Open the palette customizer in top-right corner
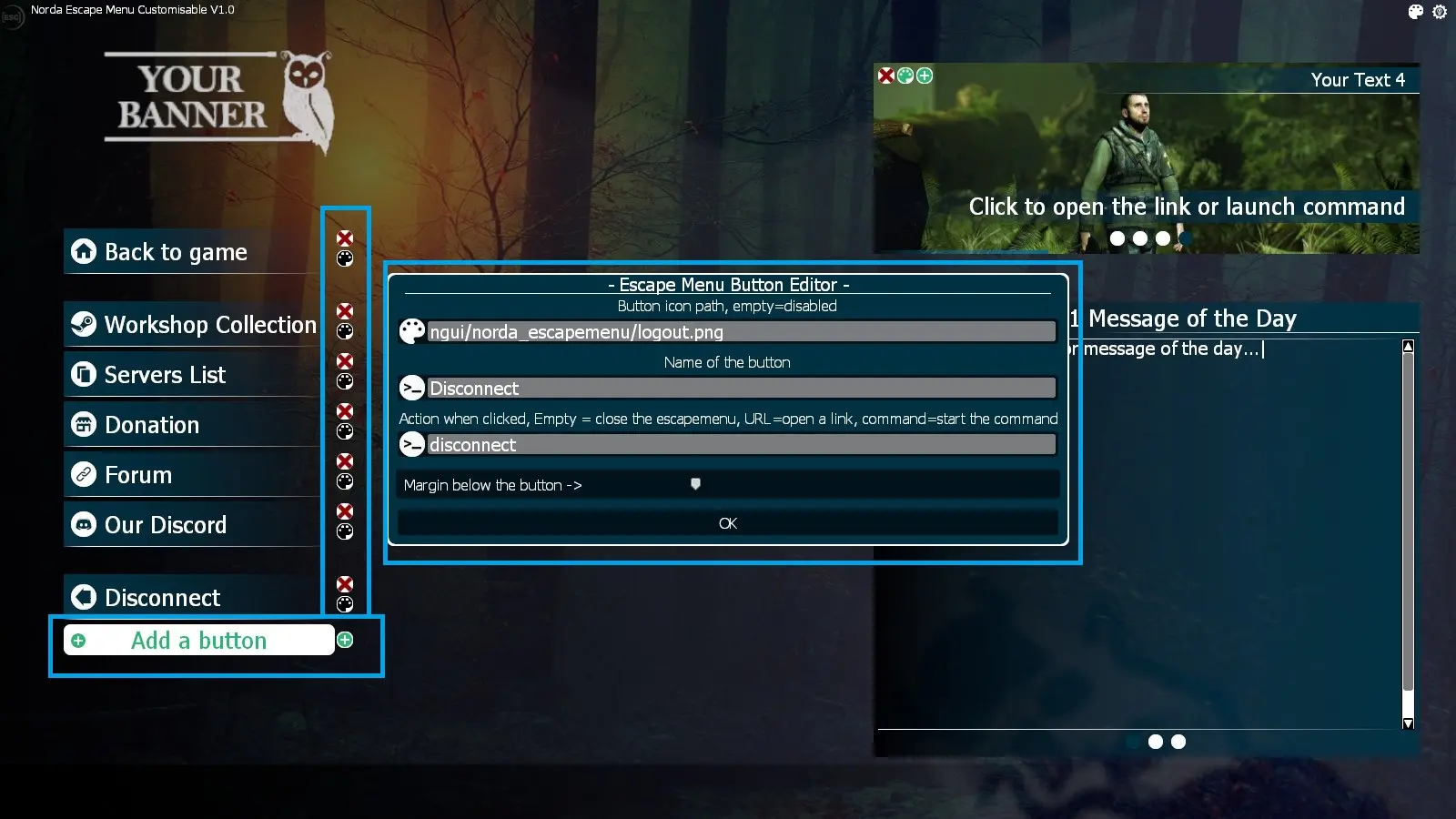Viewport: 1456px width, 819px height. (x=1415, y=12)
